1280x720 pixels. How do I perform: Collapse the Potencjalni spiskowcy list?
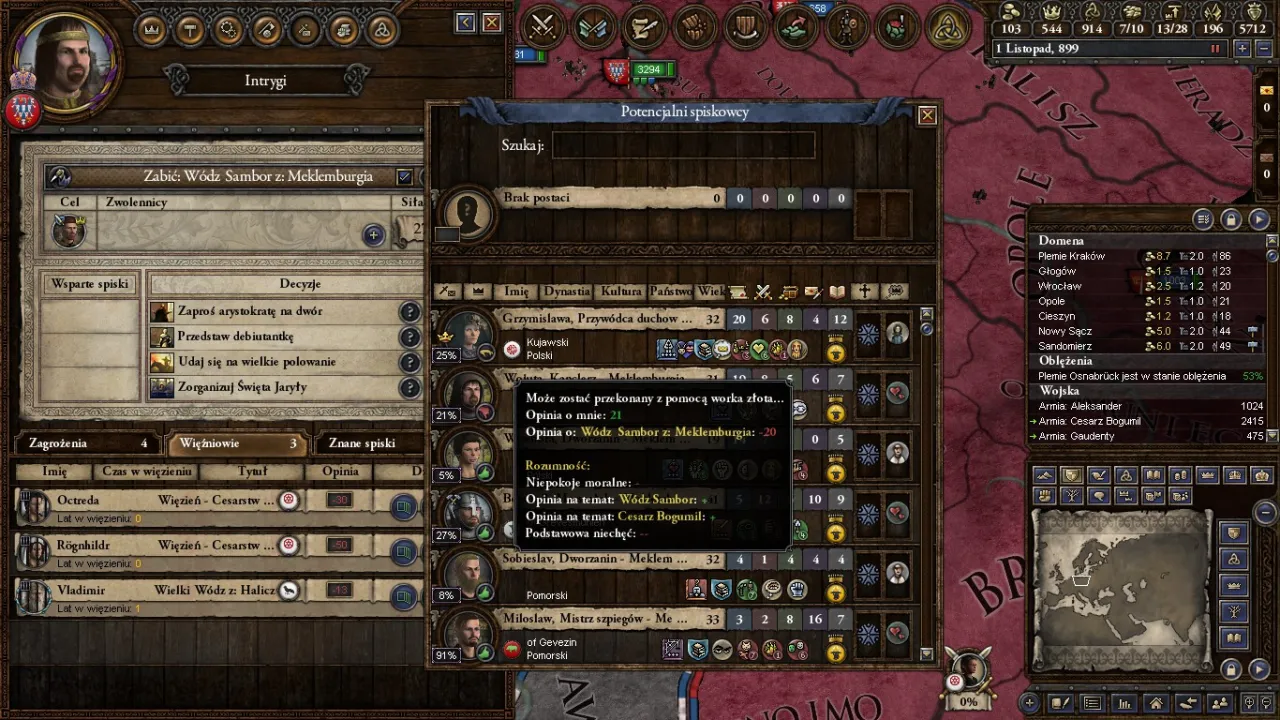[926, 114]
